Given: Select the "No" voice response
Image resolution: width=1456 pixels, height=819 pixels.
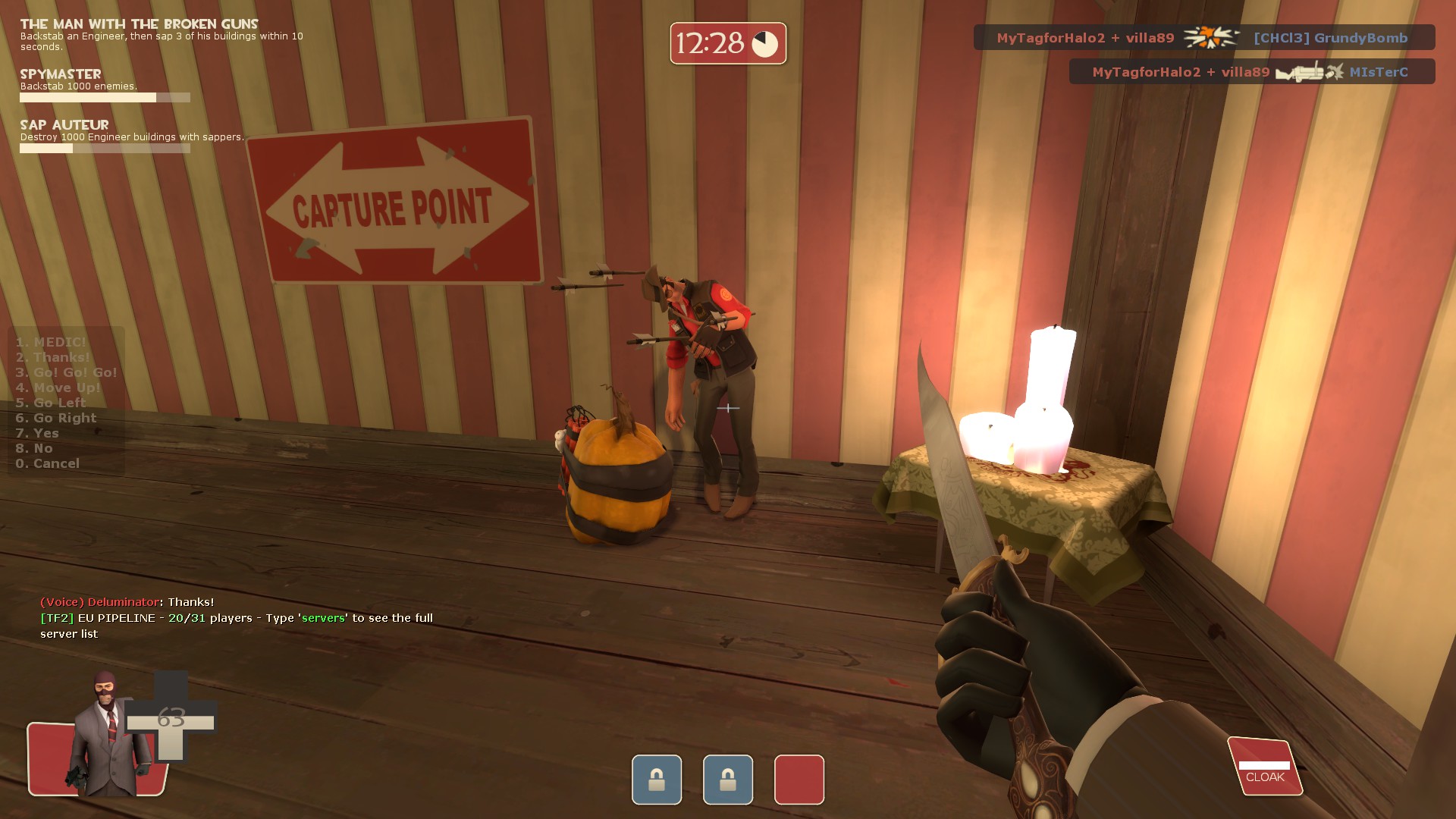Looking at the screenshot, I should pos(34,448).
